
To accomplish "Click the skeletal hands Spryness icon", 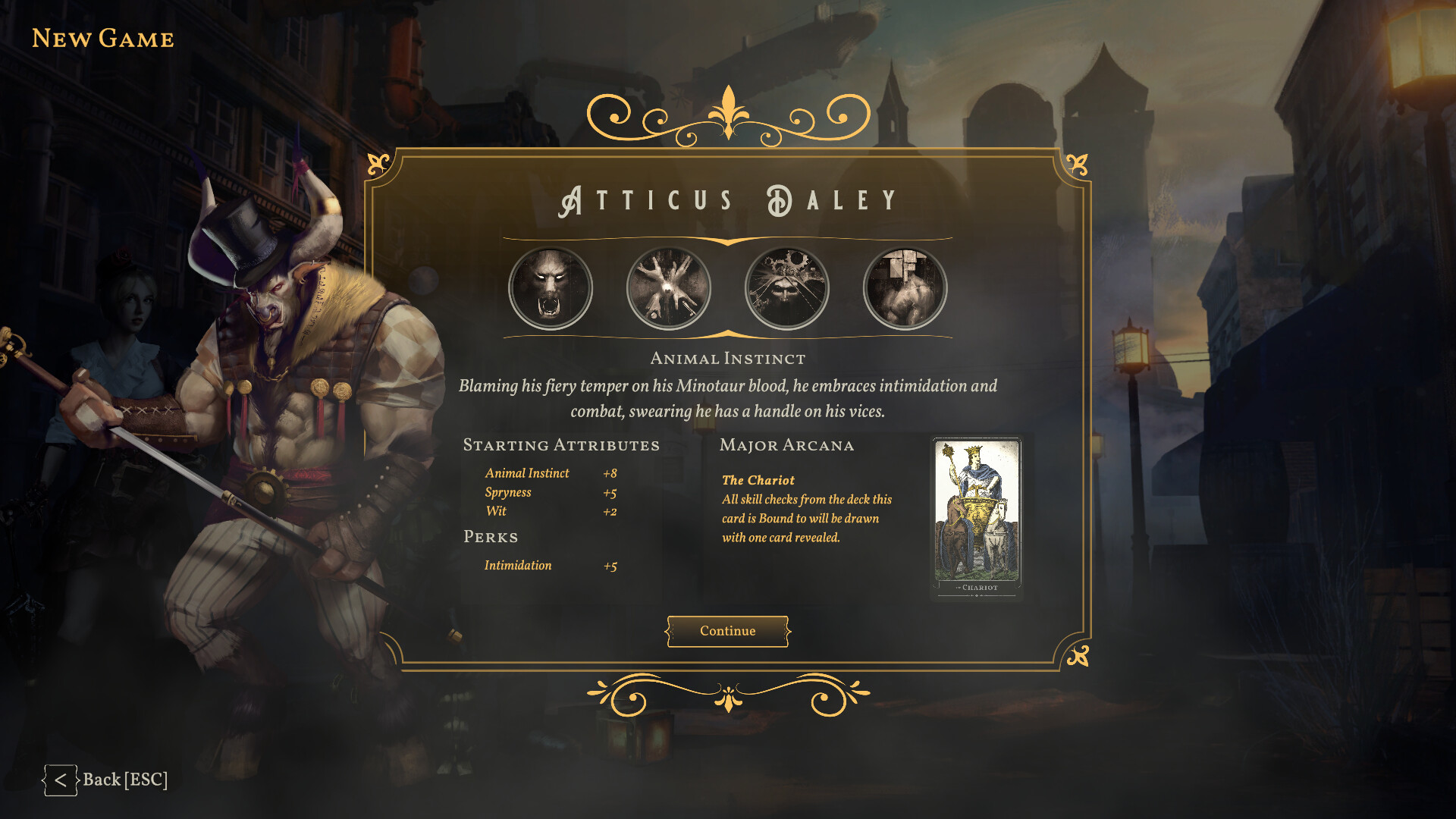I will 668,288.
